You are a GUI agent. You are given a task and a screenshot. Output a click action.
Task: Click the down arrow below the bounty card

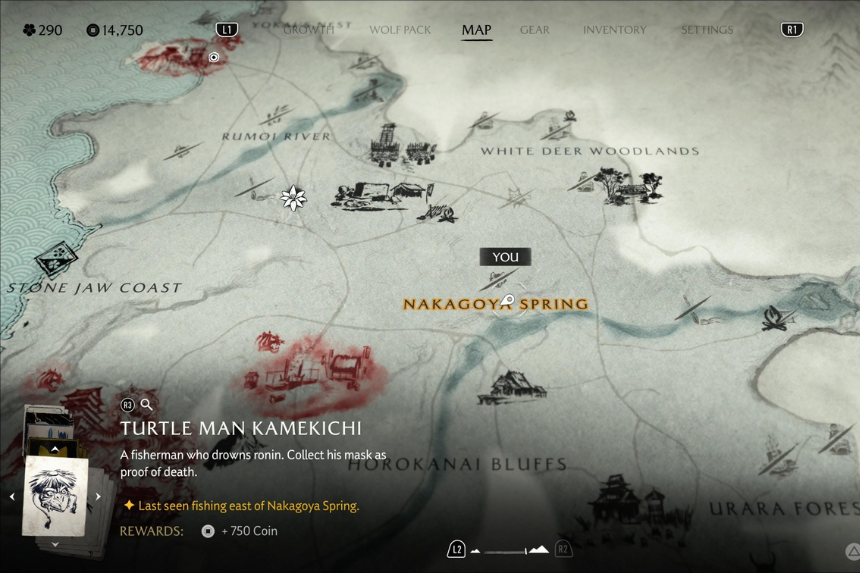[54, 544]
